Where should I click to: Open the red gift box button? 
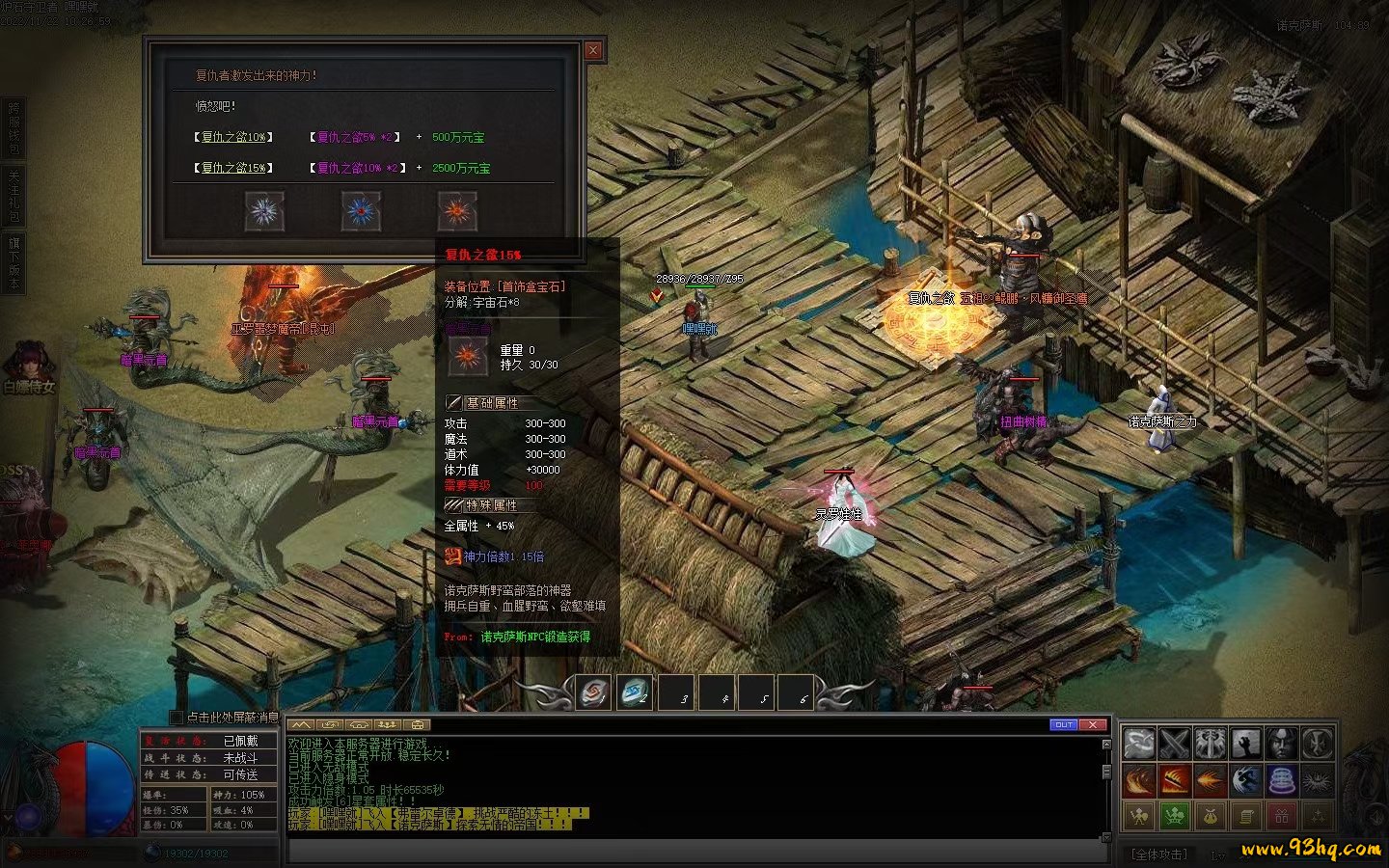coord(1281,816)
